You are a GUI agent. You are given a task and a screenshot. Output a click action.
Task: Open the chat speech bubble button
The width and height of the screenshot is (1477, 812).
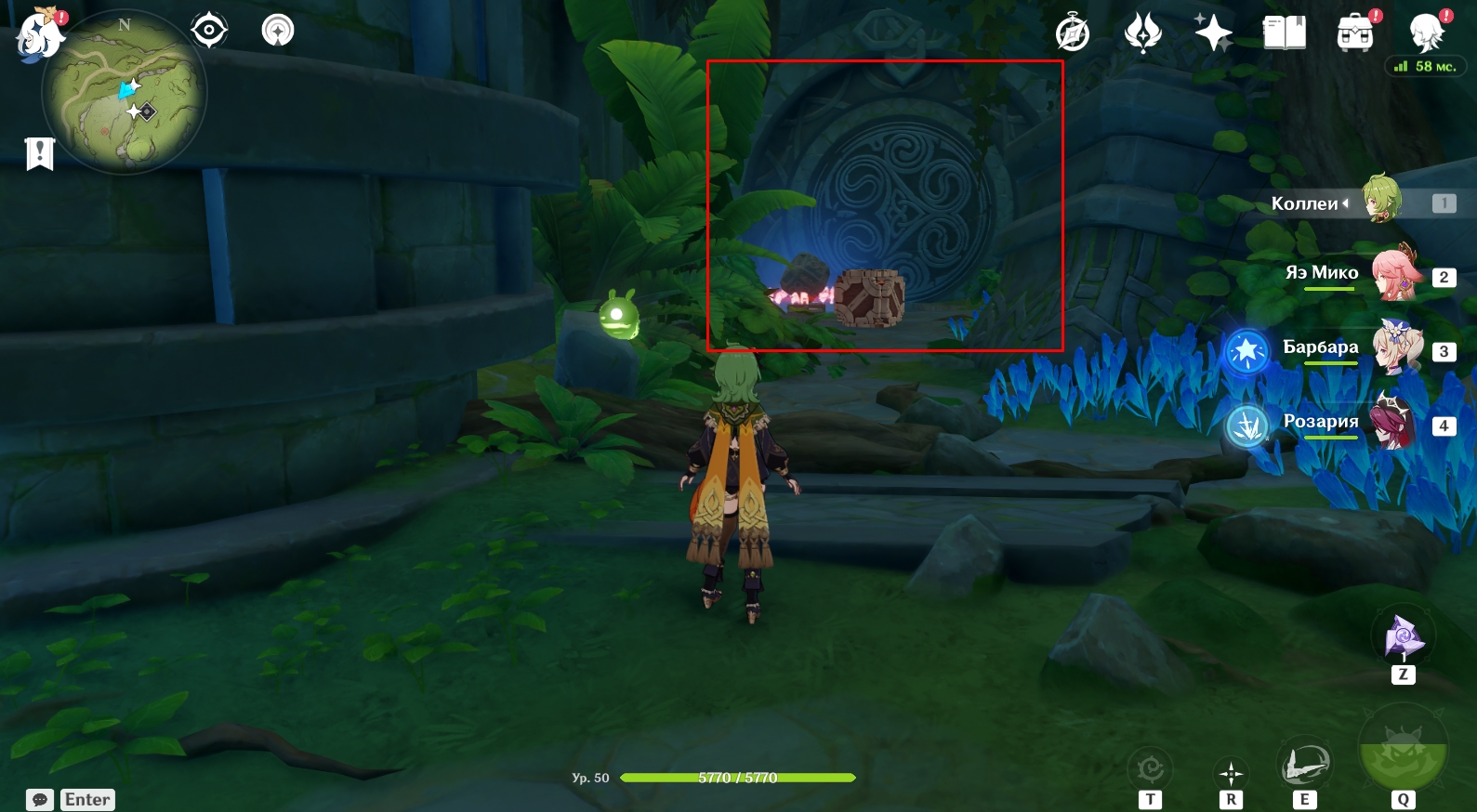coord(40,800)
